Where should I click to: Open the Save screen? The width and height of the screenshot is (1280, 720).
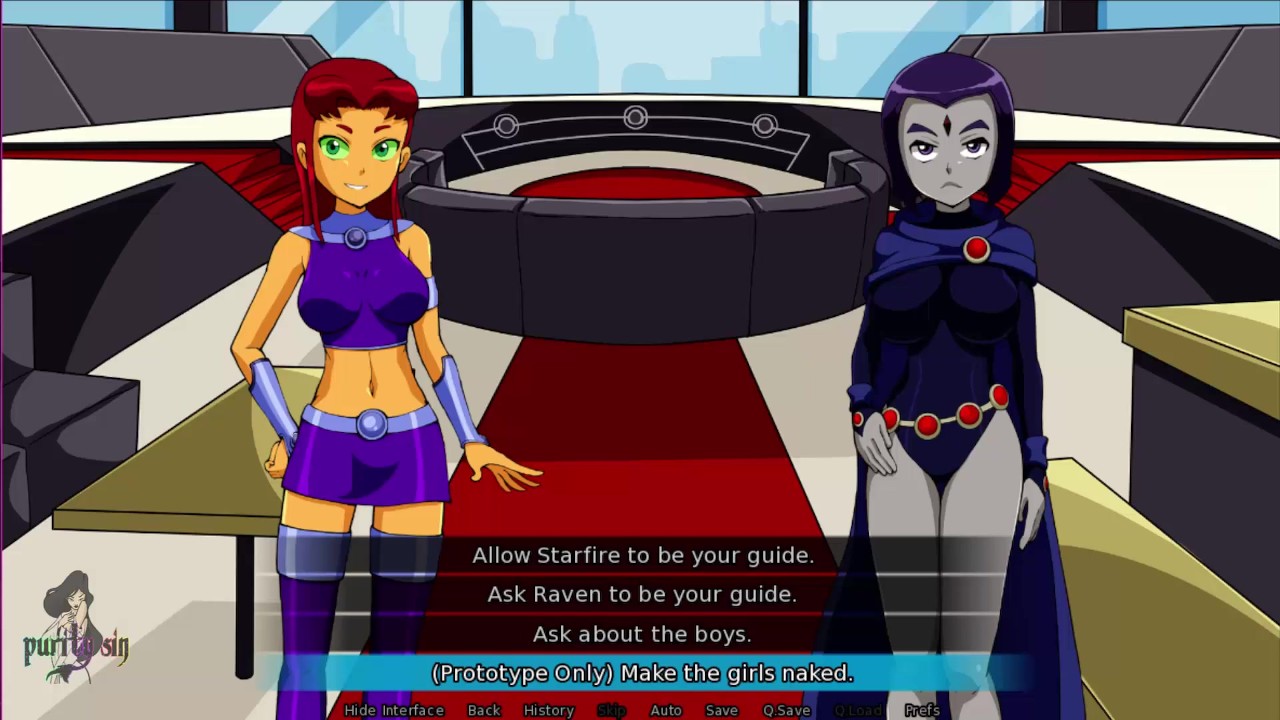click(x=721, y=710)
